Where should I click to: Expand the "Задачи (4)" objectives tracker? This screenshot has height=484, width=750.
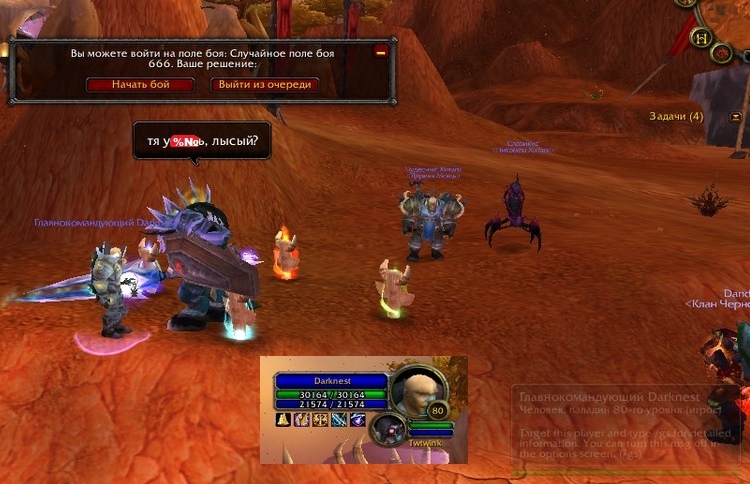[676, 117]
